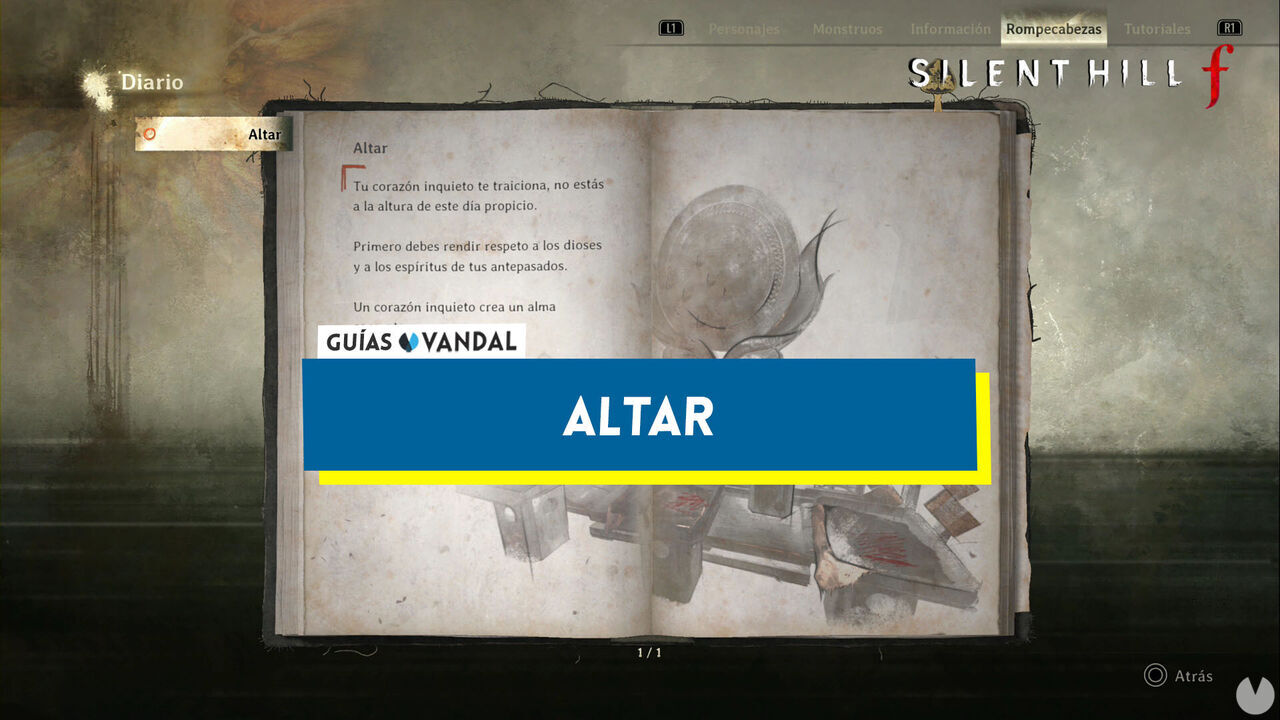
Task: Select the Altar entry in the Diario list
Action: pos(215,133)
